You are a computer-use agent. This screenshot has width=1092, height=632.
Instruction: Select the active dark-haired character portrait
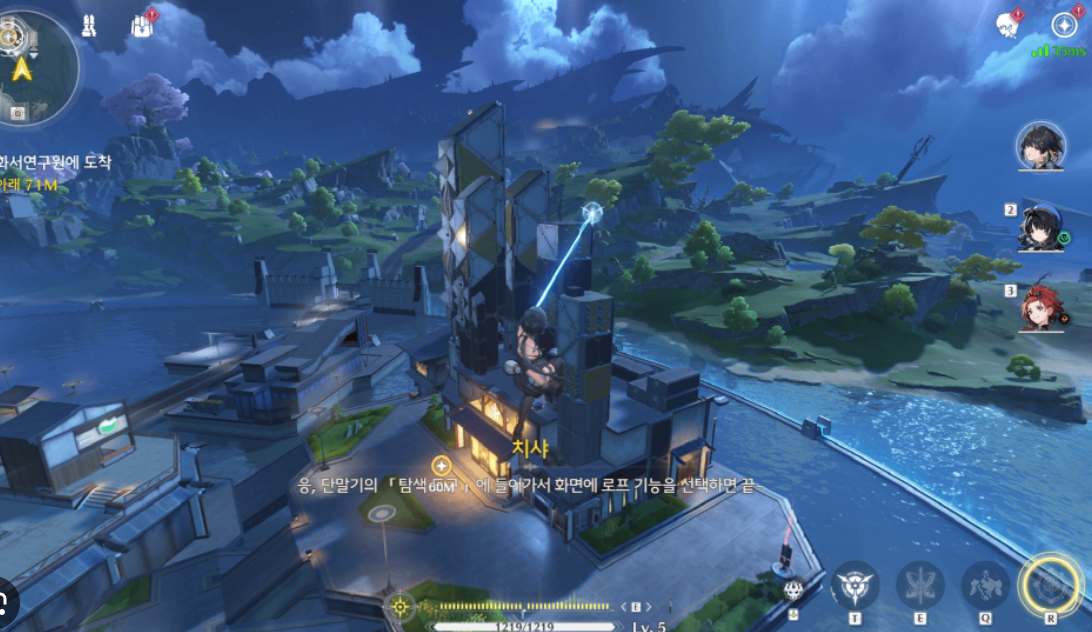tap(1040, 147)
